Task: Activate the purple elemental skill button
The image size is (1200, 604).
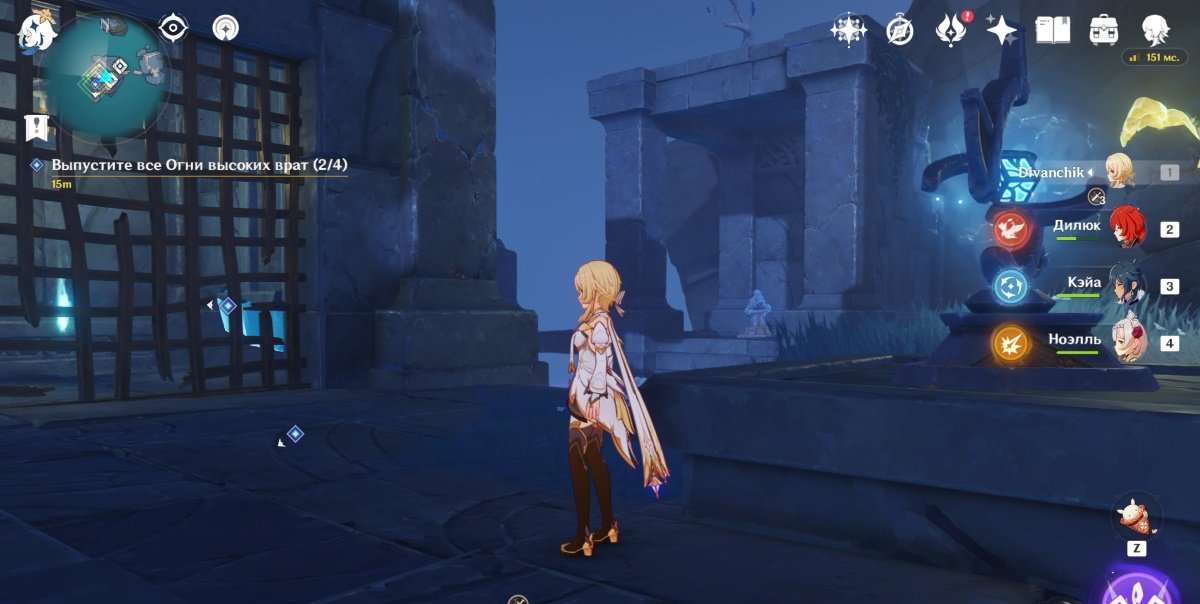Action: [1136, 590]
